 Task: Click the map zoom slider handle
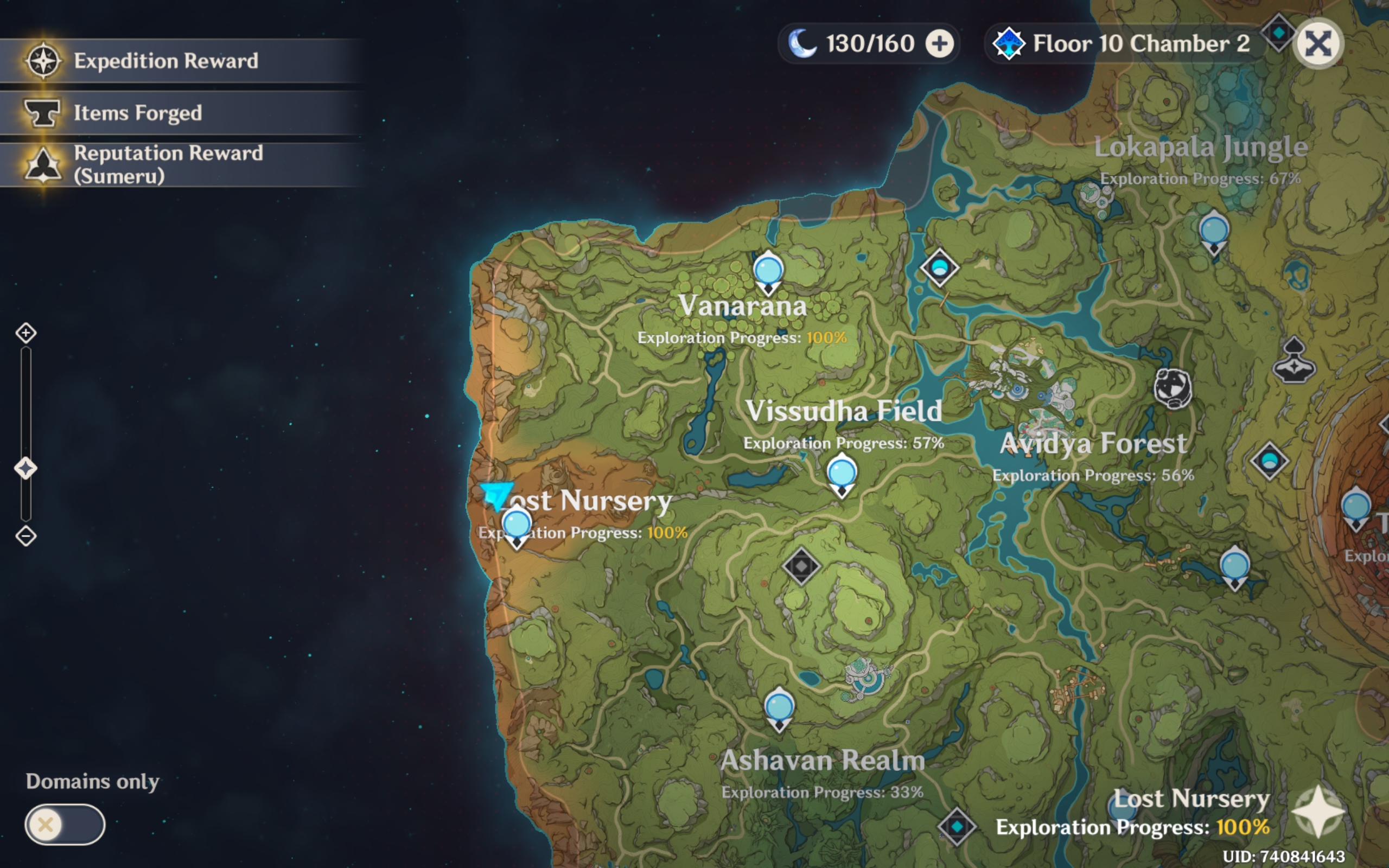coord(26,468)
